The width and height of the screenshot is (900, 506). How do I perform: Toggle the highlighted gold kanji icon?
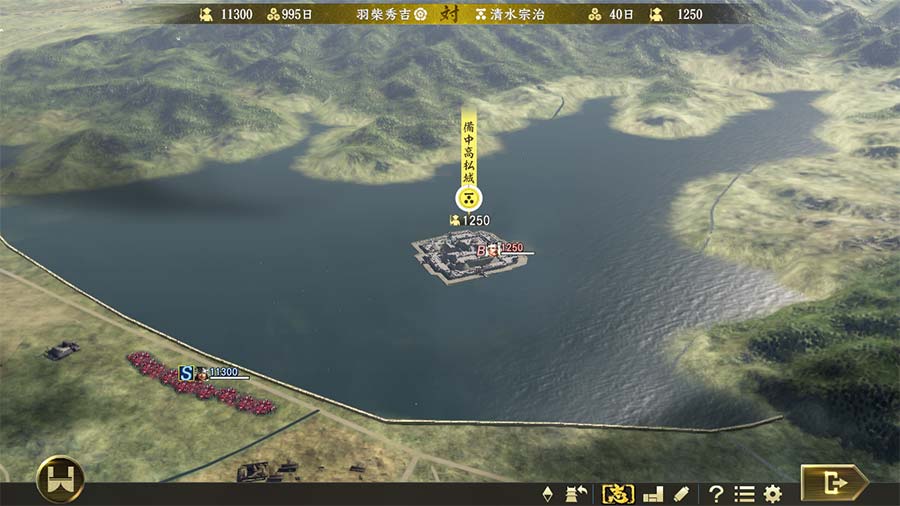point(617,493)
